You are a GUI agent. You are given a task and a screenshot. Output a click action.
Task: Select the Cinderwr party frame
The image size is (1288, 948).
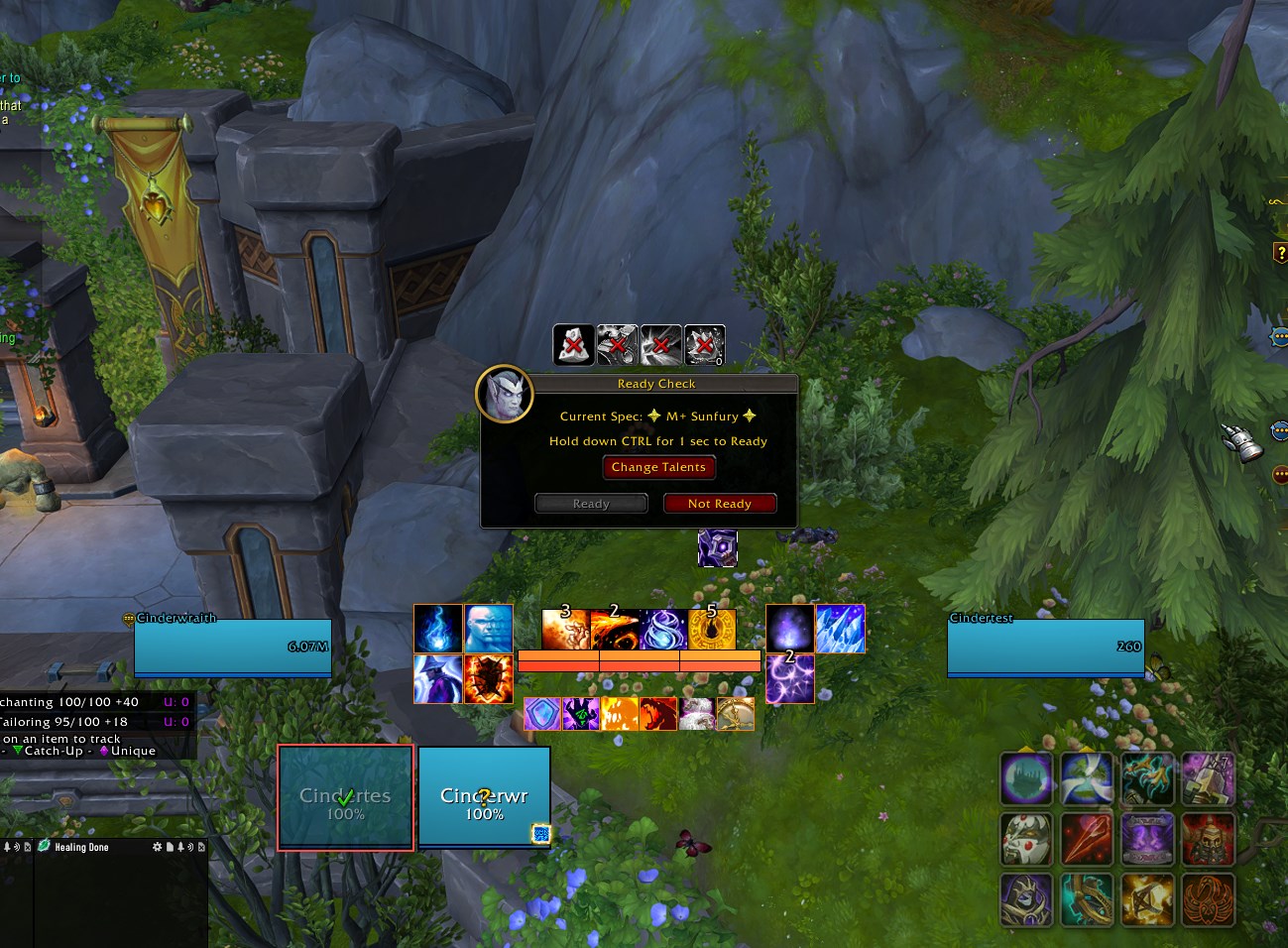484,798
